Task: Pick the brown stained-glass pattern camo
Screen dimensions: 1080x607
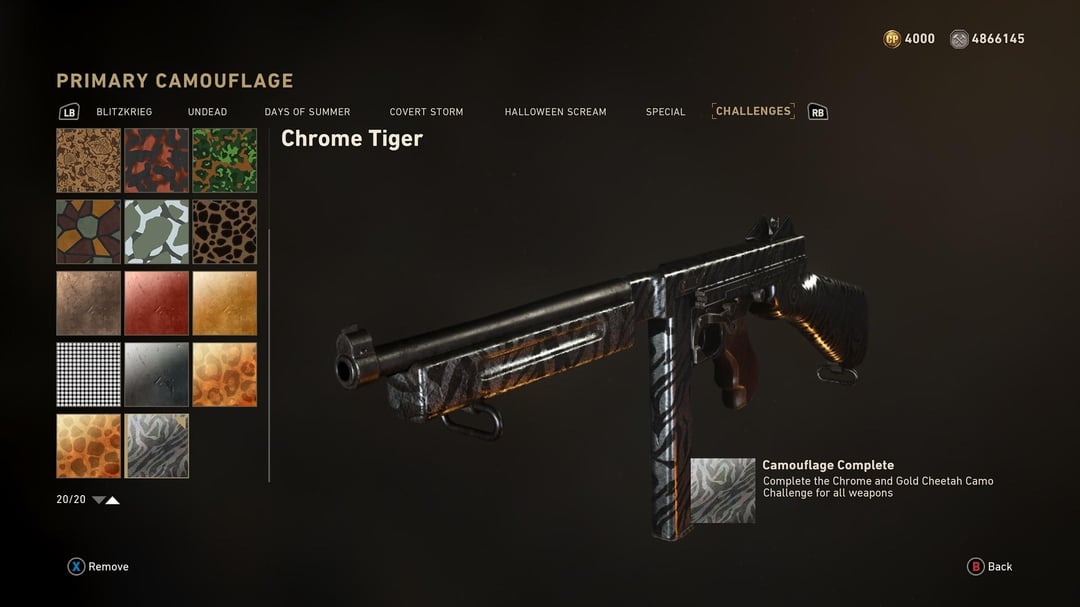Action: [89, 232]
